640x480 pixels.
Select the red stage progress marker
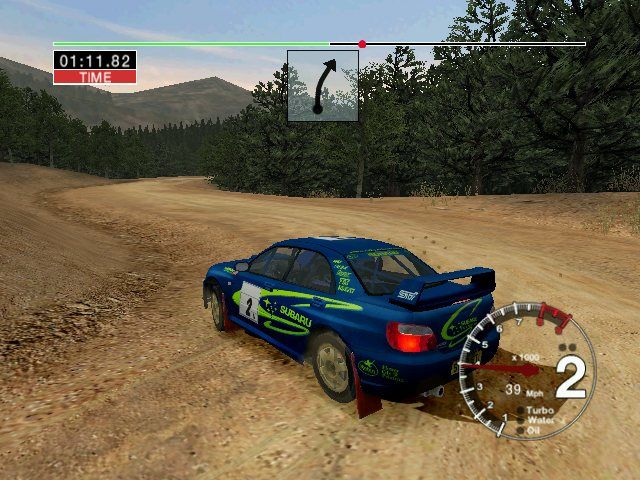(x=362, y=44)
